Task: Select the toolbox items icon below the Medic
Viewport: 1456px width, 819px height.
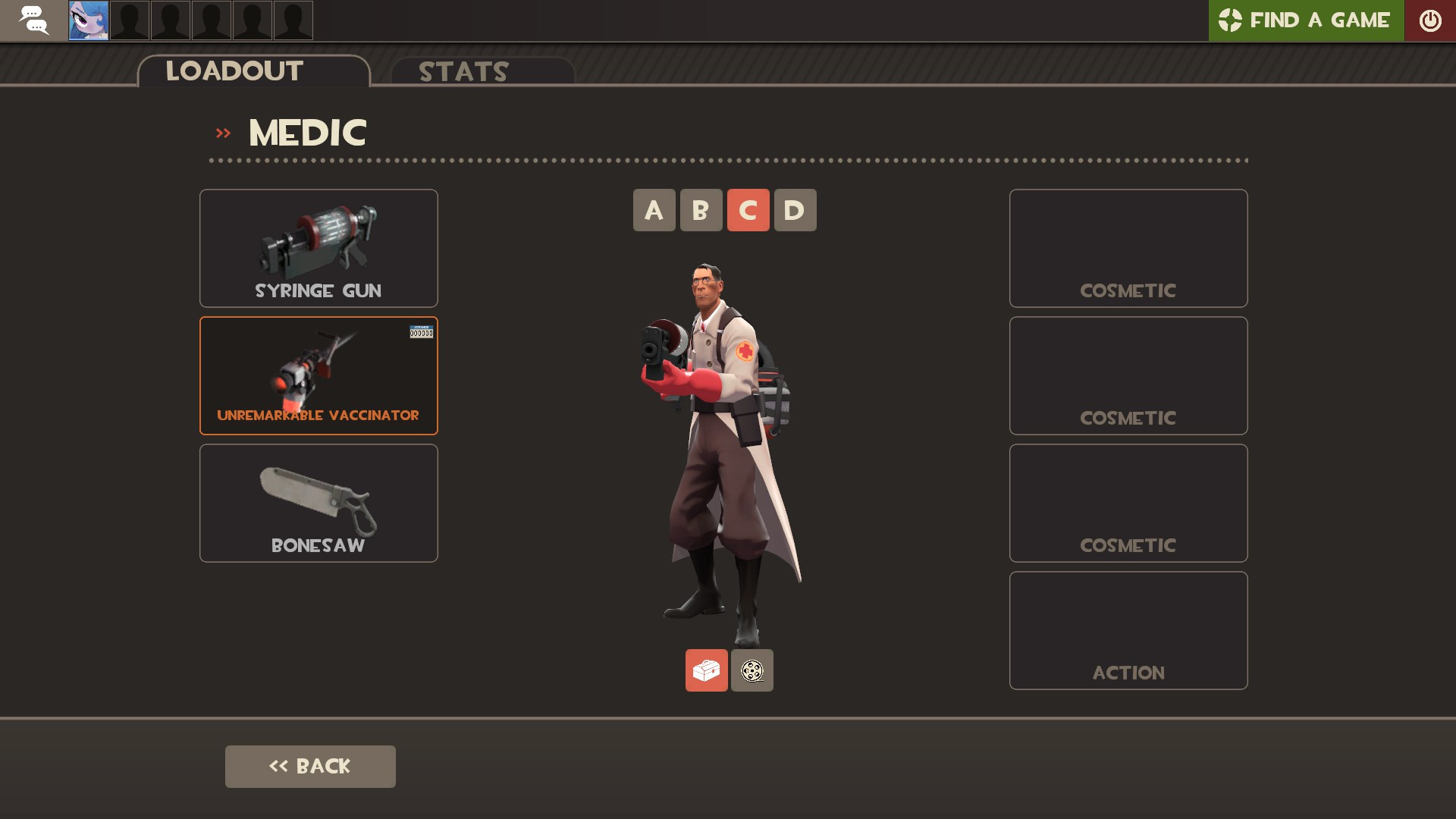Action: click(706, 670)
